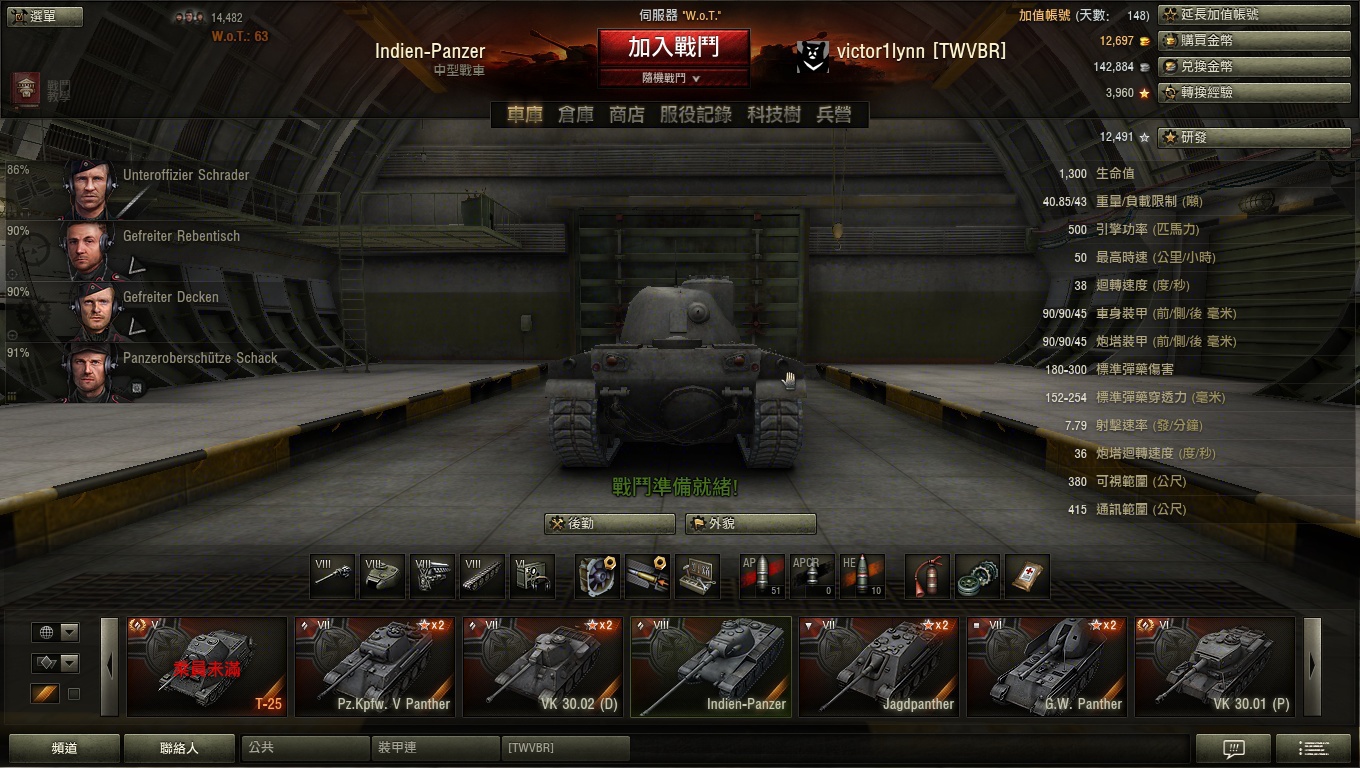Click the red 加入戰鬥 battle button
The height and width of the screenshot is (768, 1360).
tap(673, 46)
